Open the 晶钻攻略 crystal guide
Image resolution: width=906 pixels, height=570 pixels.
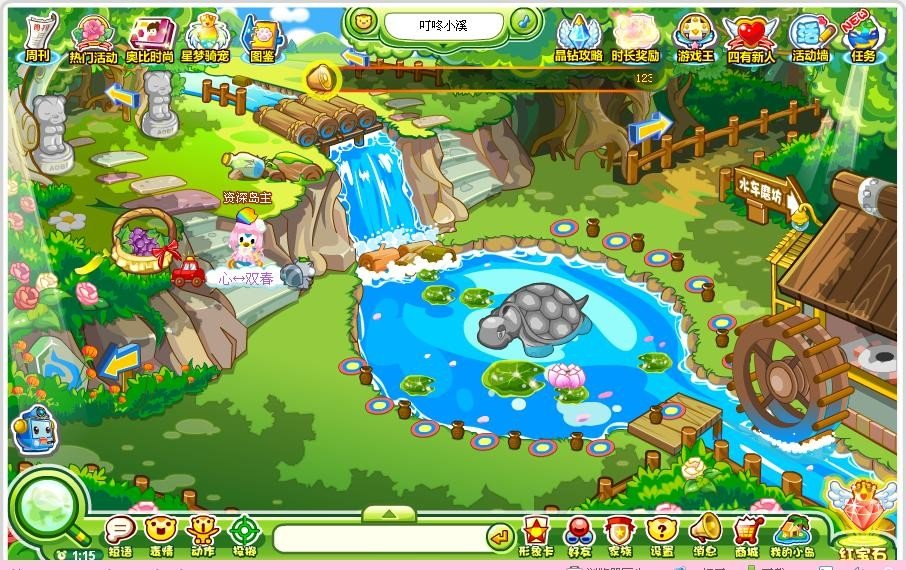[x=578, y=38]
